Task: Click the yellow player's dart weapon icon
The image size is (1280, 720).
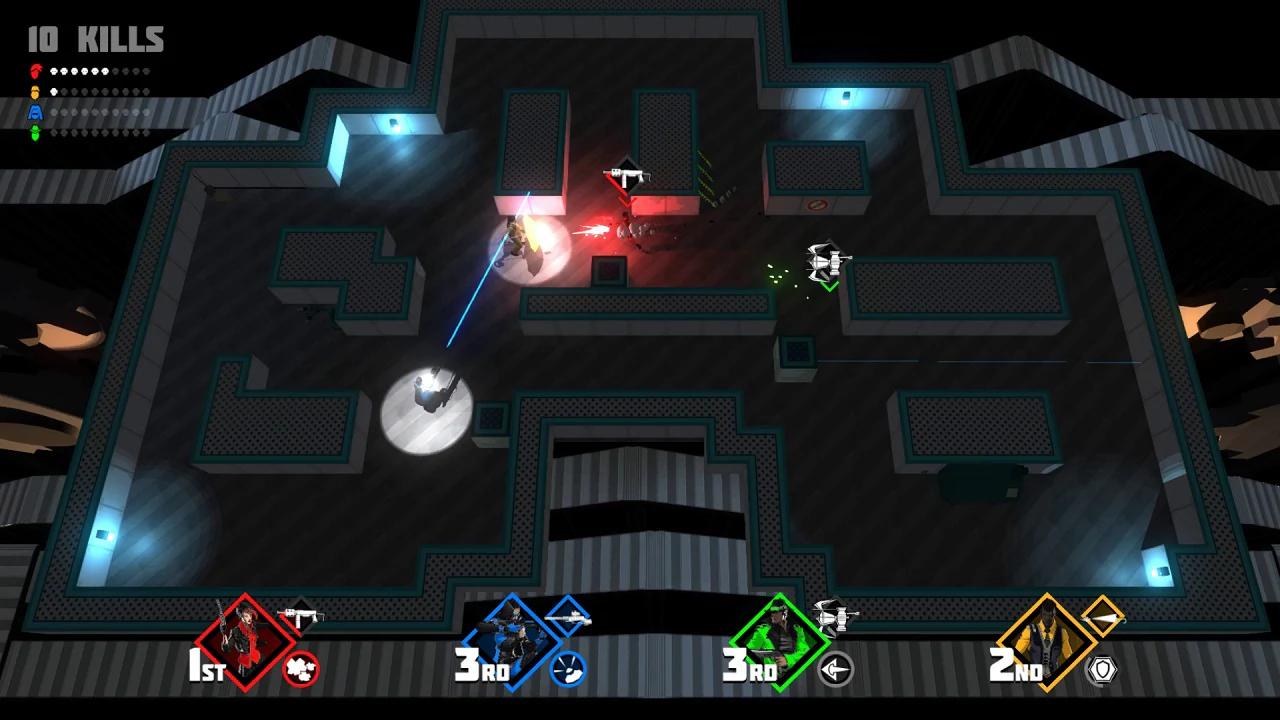Action: 1103,616
